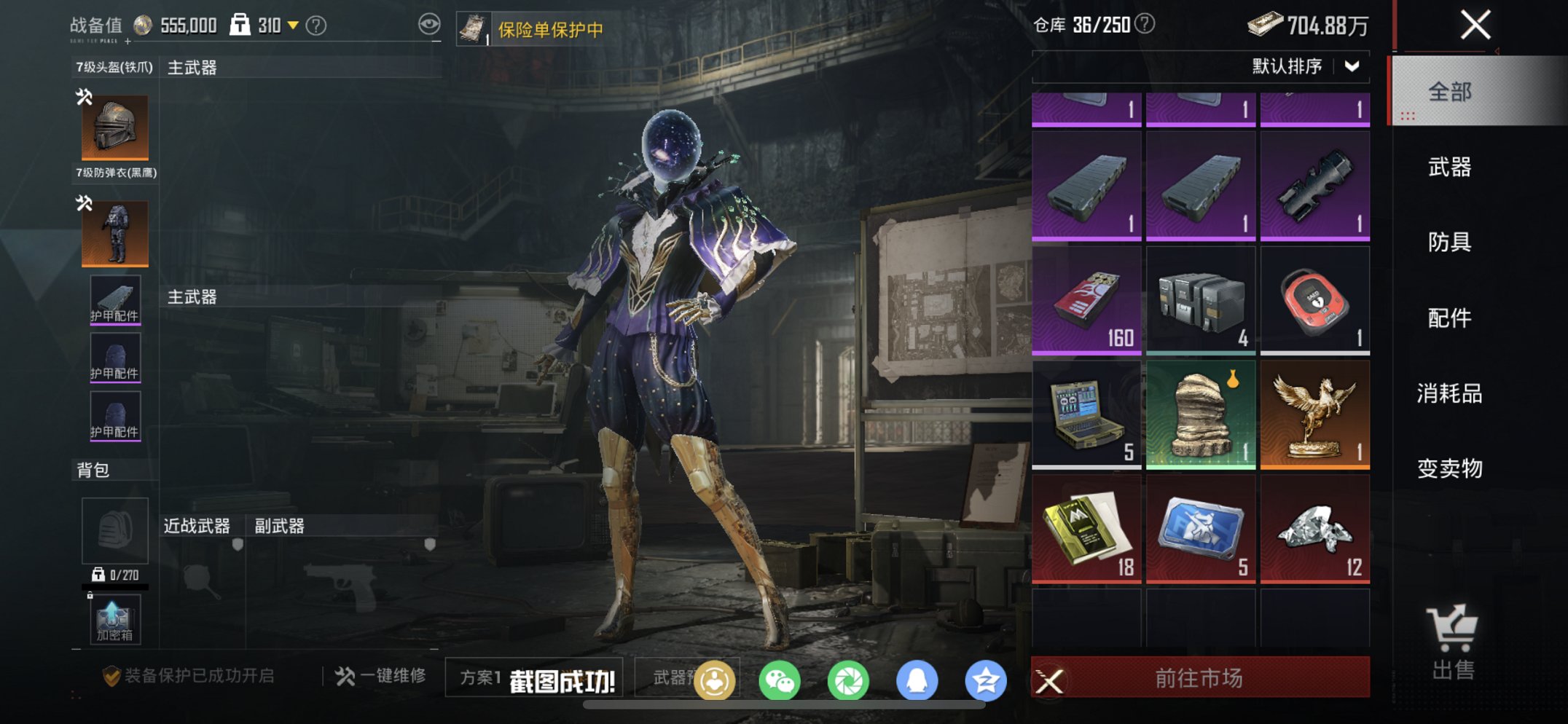Open the 310 weight dropdown arrow
Screen dimensions: 1568x724
tap(294, 23)
